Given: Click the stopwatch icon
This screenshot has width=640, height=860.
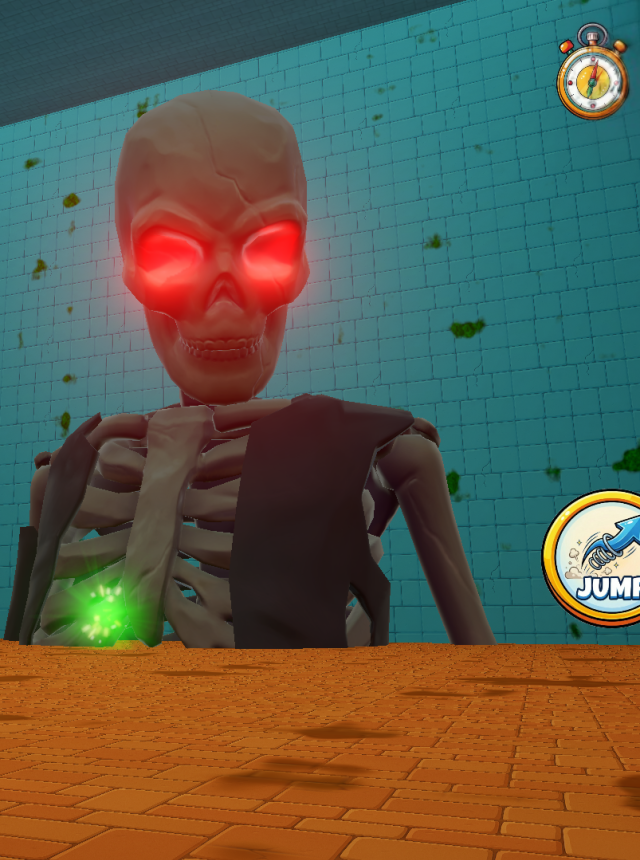Looking at the screenshot, I should 592,76.
